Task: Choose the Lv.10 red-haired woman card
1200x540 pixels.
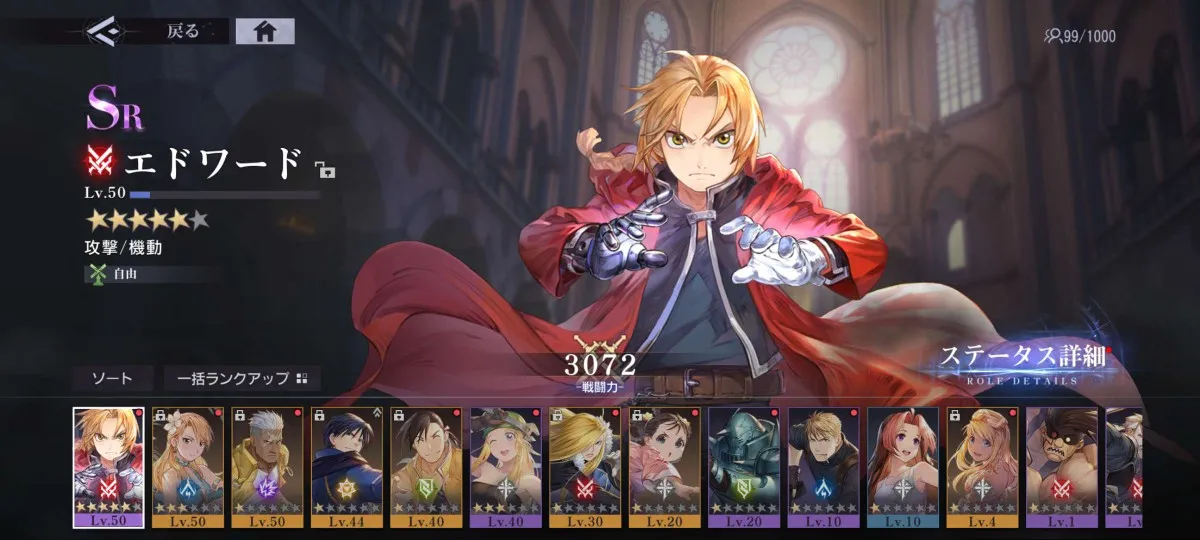Action: 902,466
